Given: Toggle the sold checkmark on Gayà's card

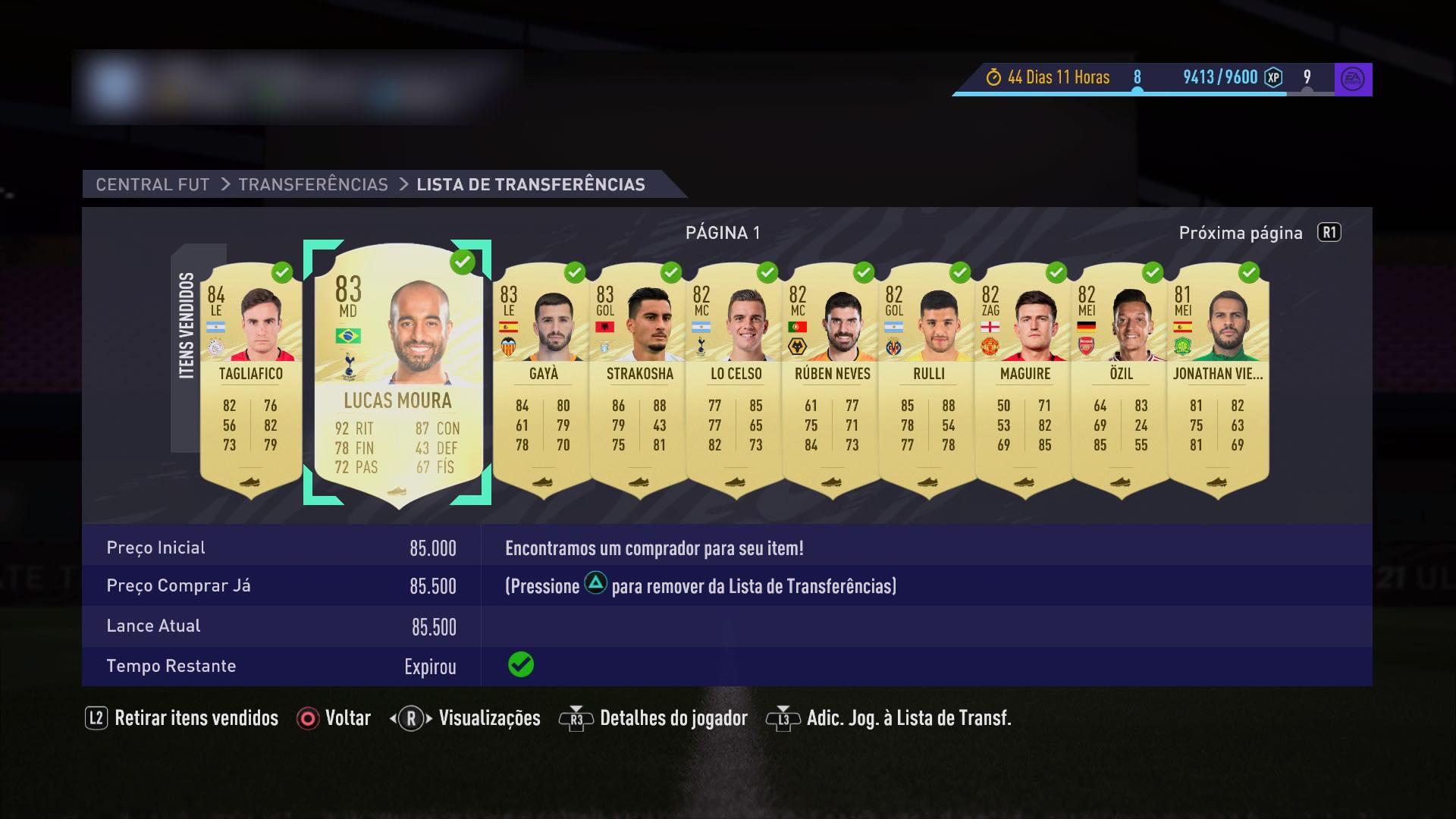Looking at the screenshot, I should pyautogui.click(x=574, y=271).
